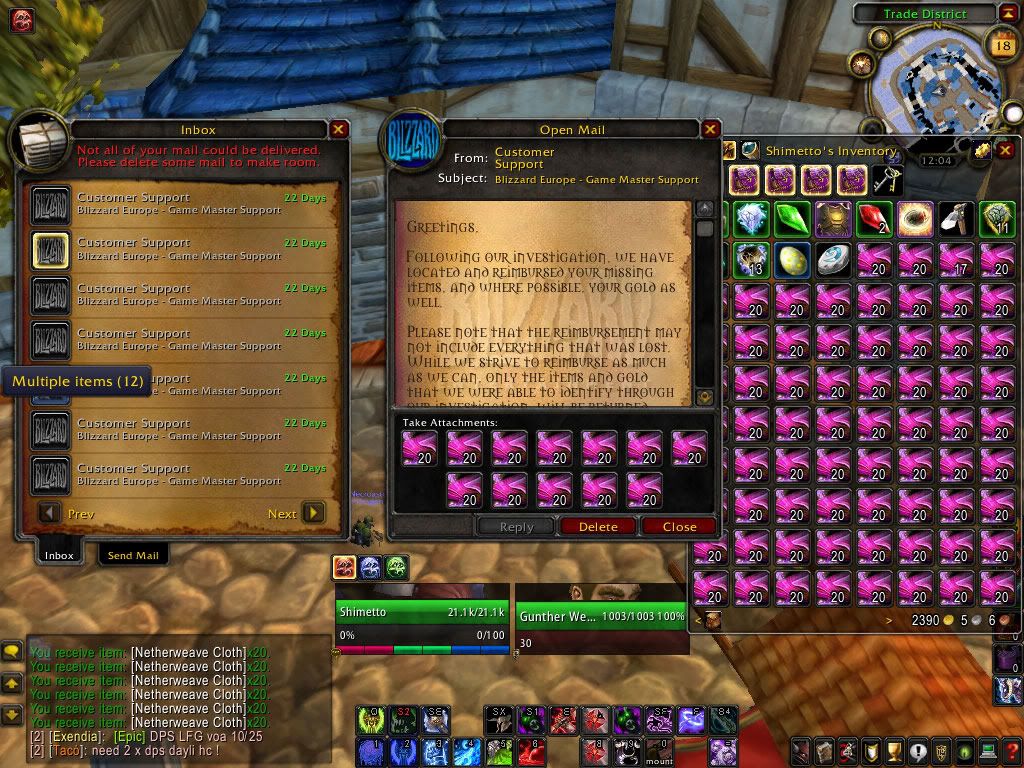Image resolution: width=1024 pixels, height=768 pixels.
Task: Go to next inbox page
Action: [313, 513]
